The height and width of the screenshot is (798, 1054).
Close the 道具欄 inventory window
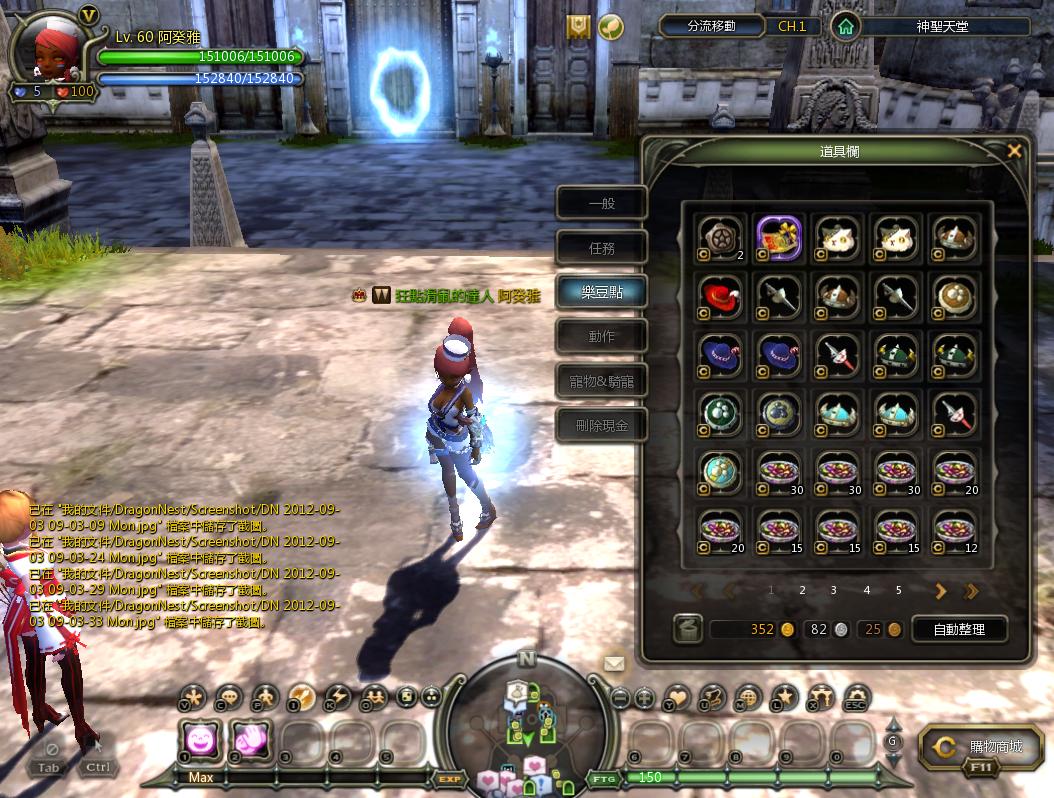point(1014,151)
